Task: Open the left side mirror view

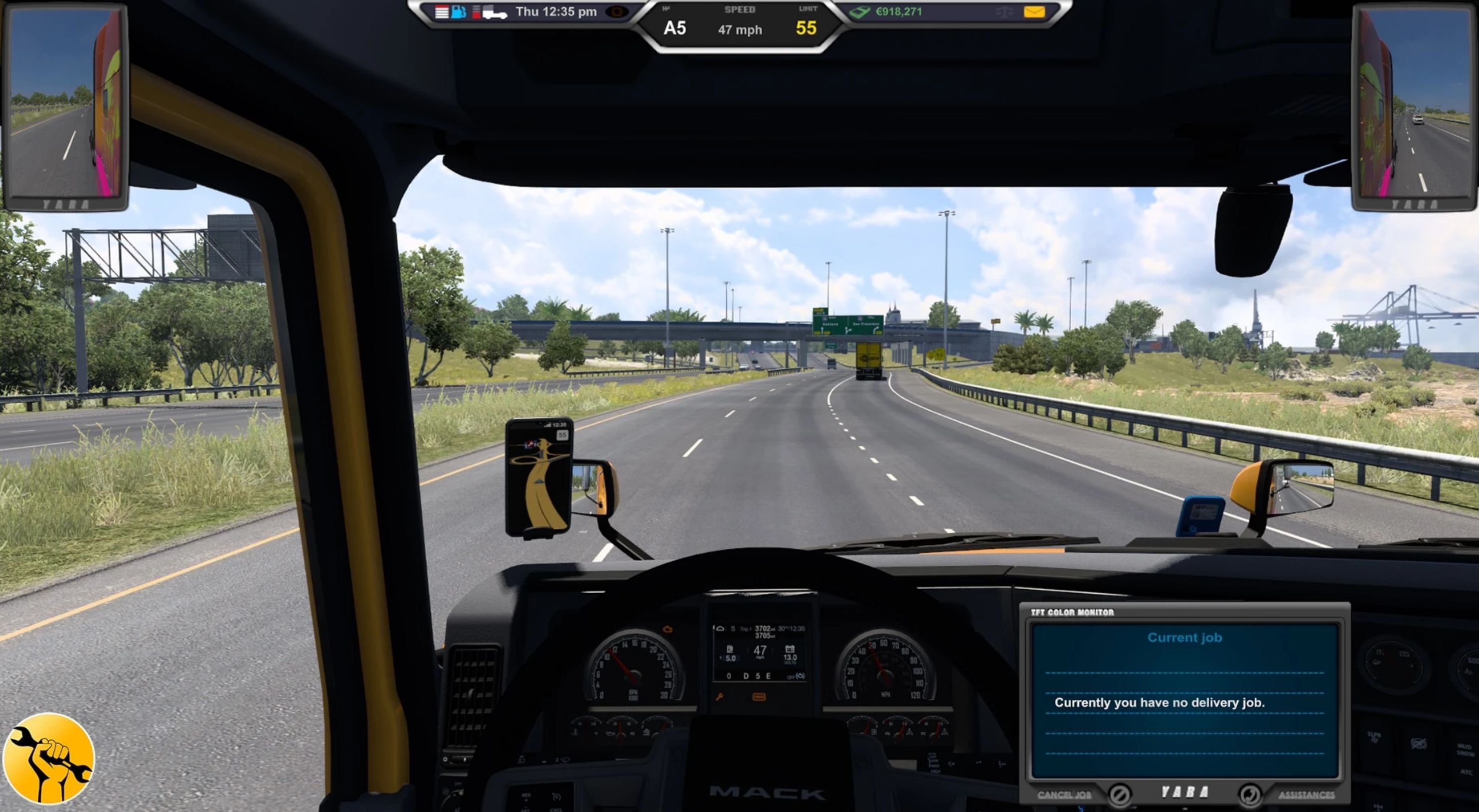Action: pos(66,103)
